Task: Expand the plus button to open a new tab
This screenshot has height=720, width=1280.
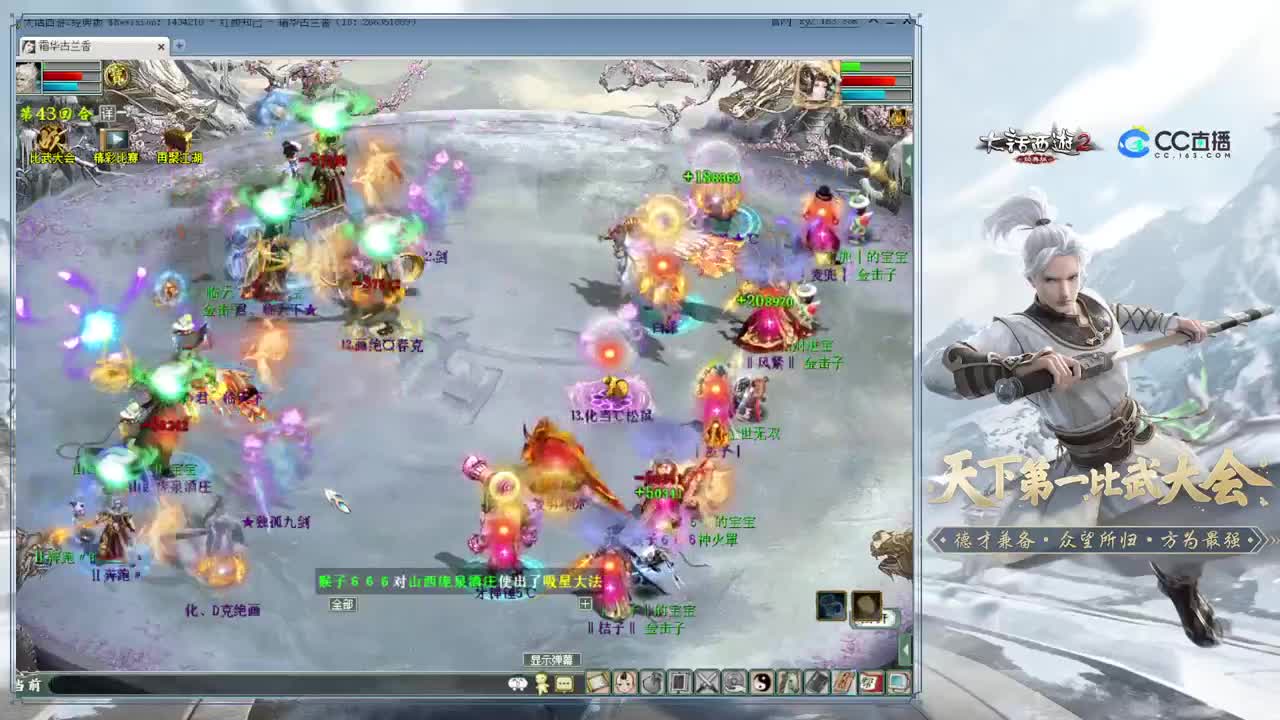Action: coord(178,45)
